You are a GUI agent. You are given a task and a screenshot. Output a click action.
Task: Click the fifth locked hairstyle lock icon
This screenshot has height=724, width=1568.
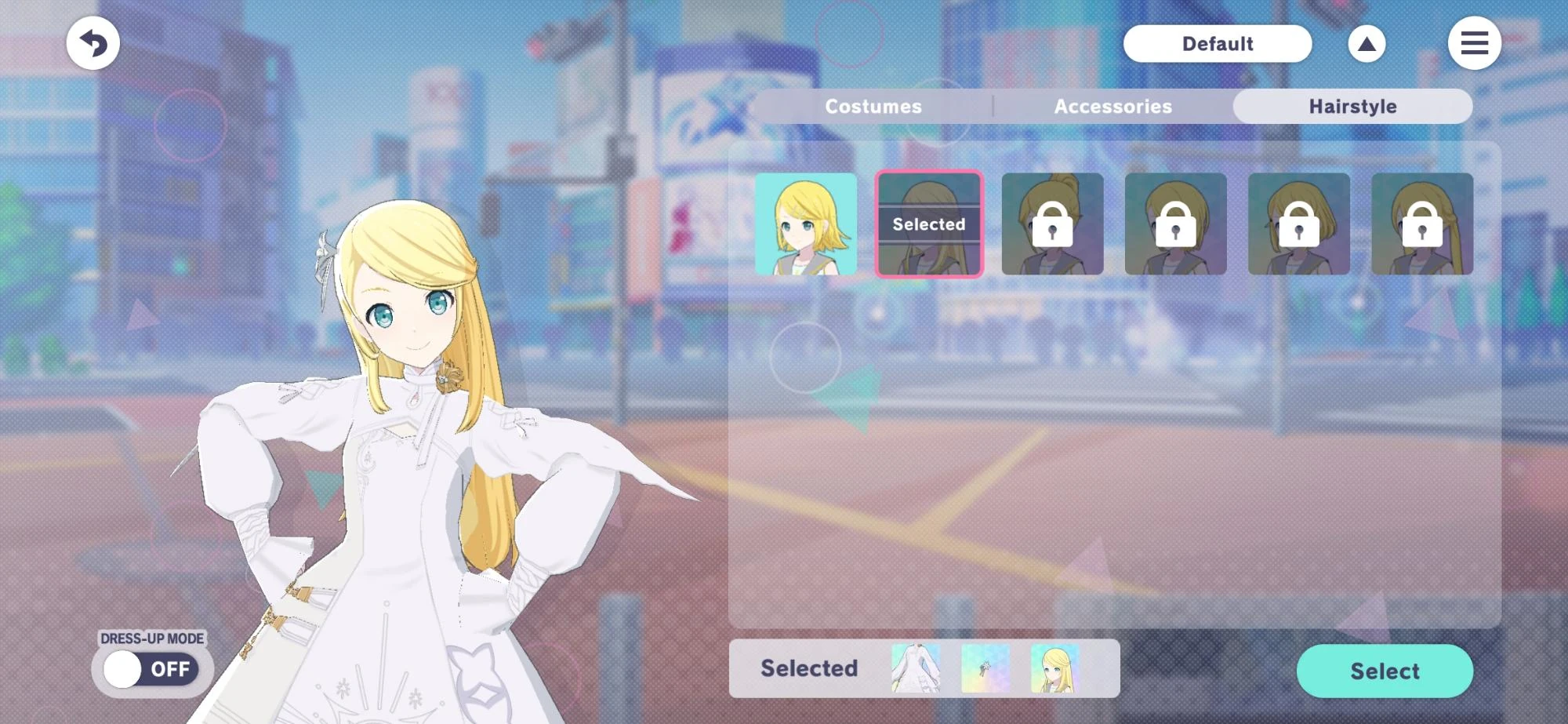[x=1299, y=224]
